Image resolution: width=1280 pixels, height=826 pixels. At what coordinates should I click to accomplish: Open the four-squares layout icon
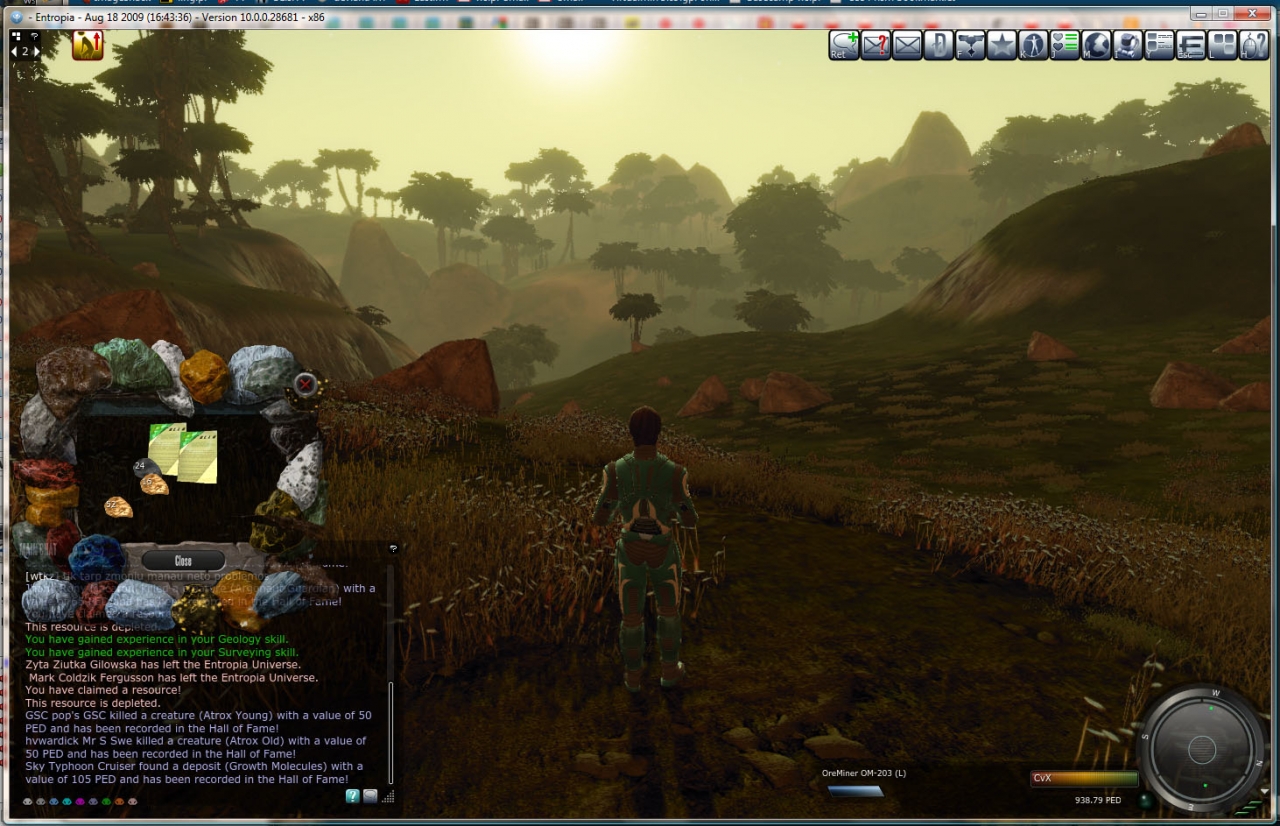(1223, 45)
